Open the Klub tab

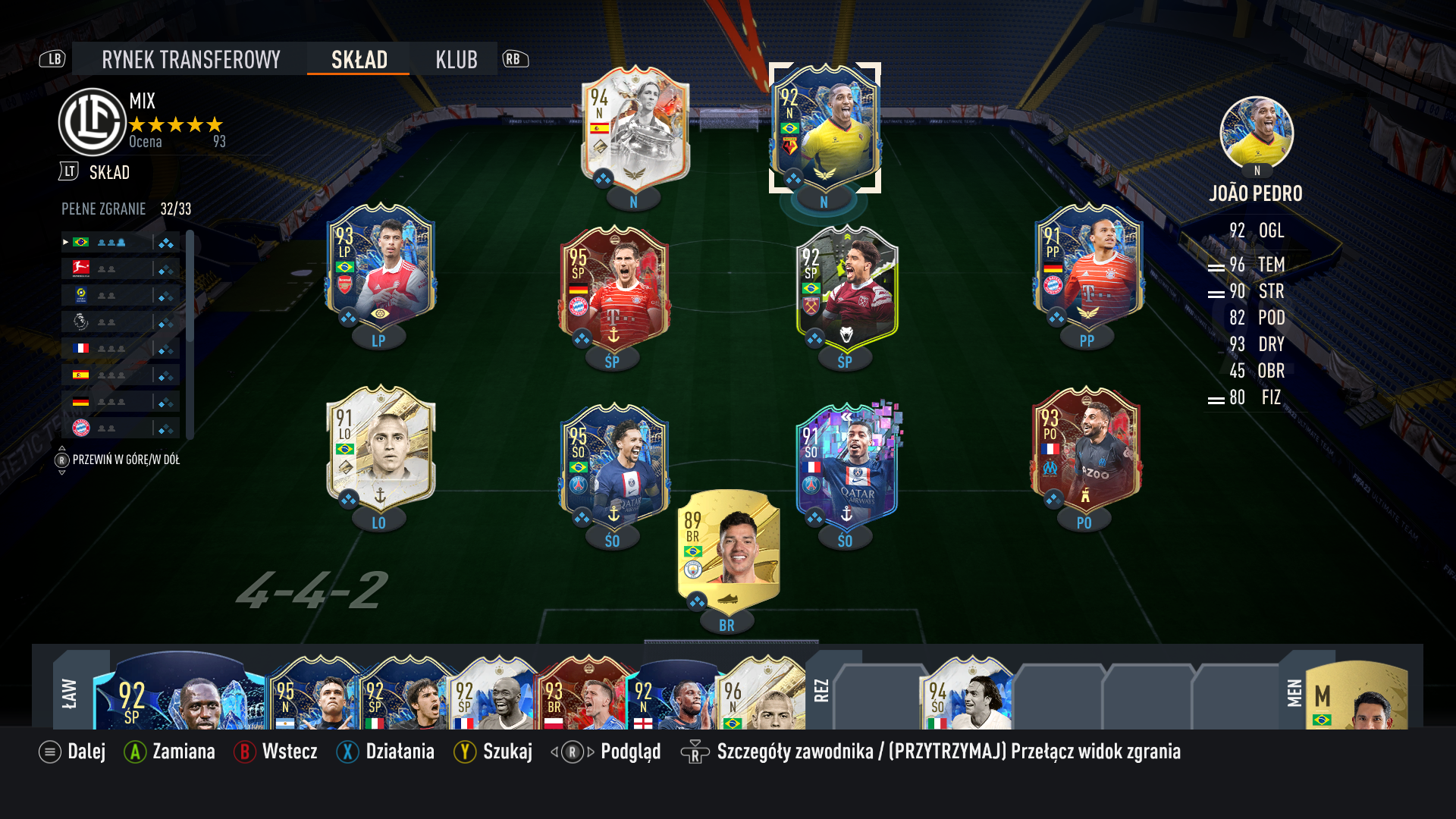[x=456, y=59]
